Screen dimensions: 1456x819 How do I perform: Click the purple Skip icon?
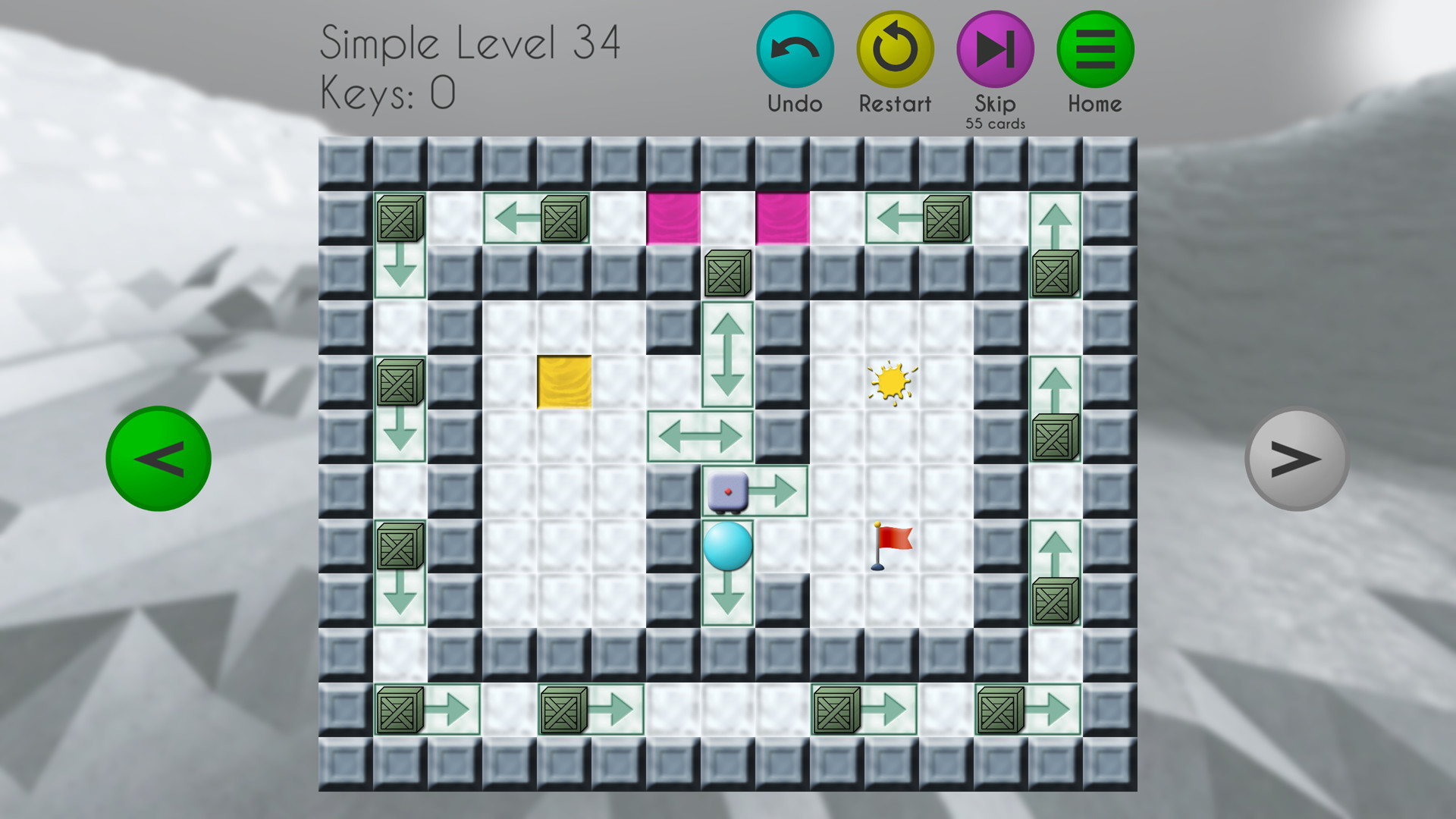click(995, 47)
